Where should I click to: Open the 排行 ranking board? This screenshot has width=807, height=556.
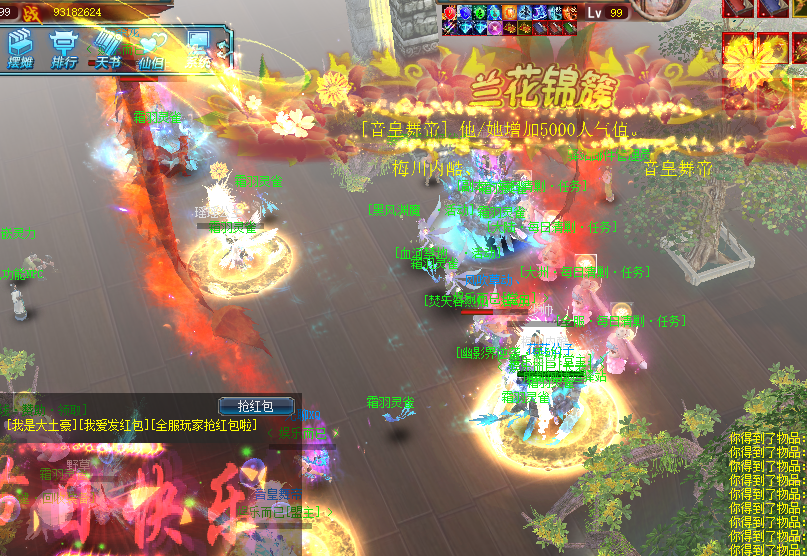pos(65,50)
